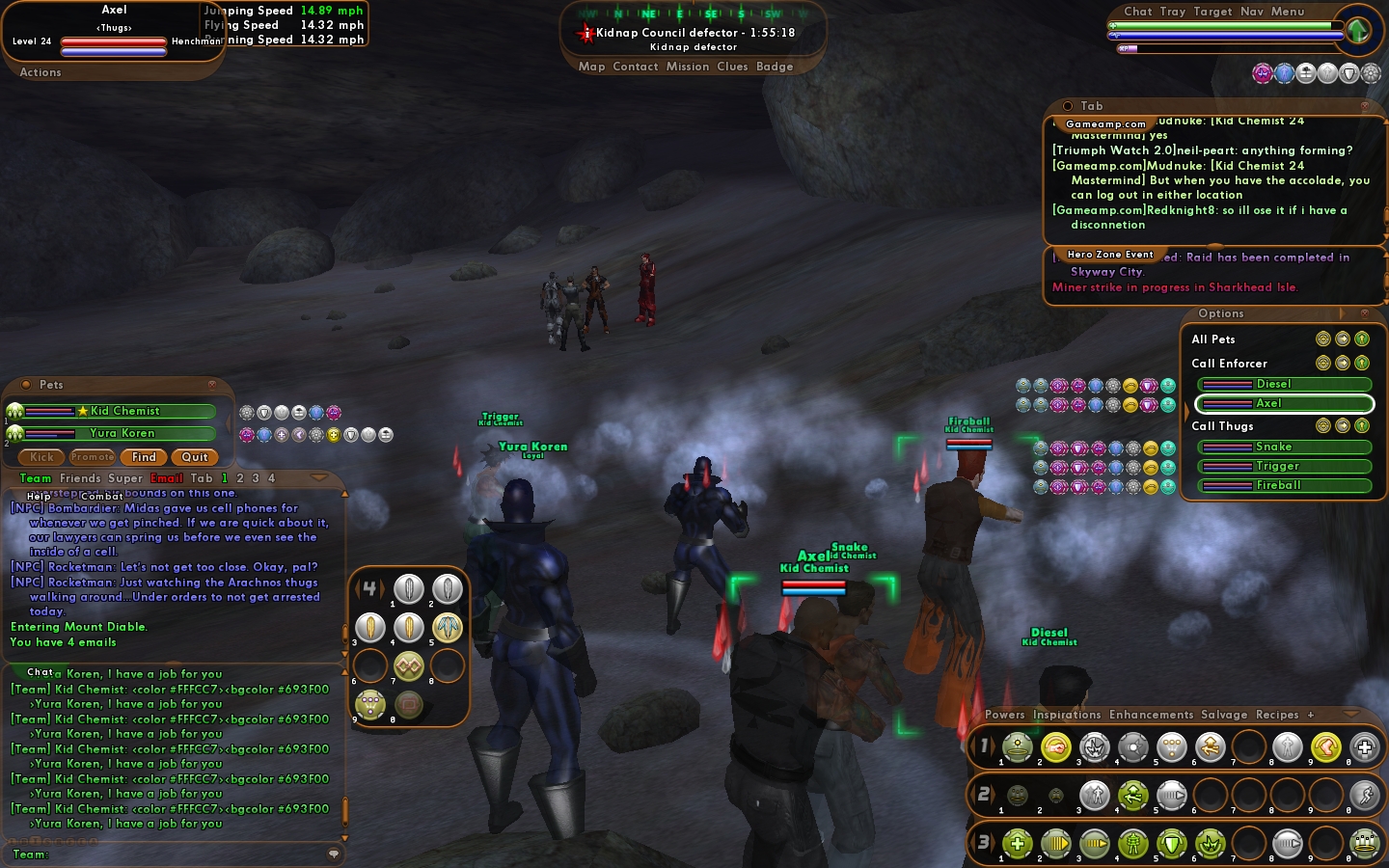Viewport: 1389px width, 868px height.
Task: Kick the selected team member
Action: (41, 457)
